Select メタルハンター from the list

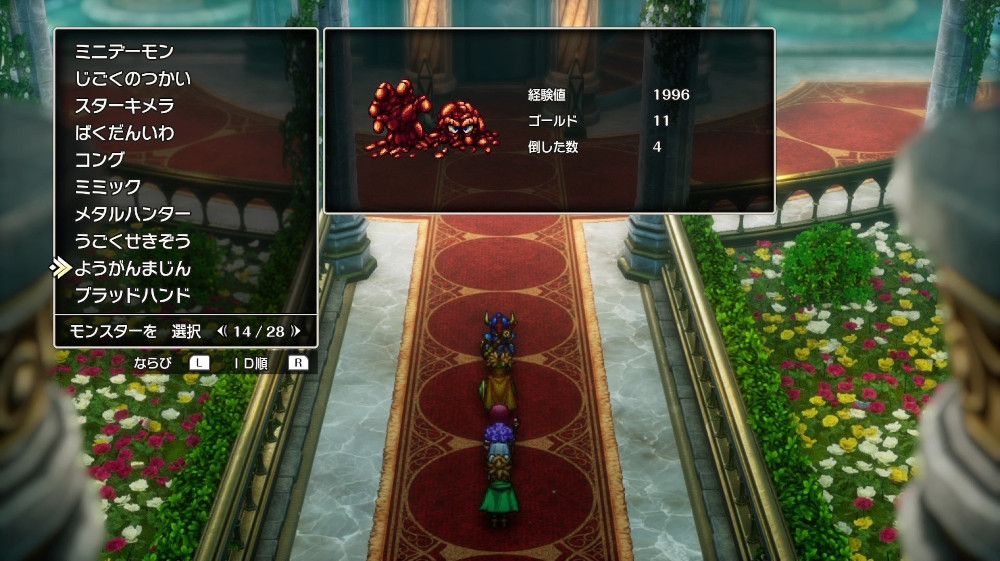tap(132, 214)
